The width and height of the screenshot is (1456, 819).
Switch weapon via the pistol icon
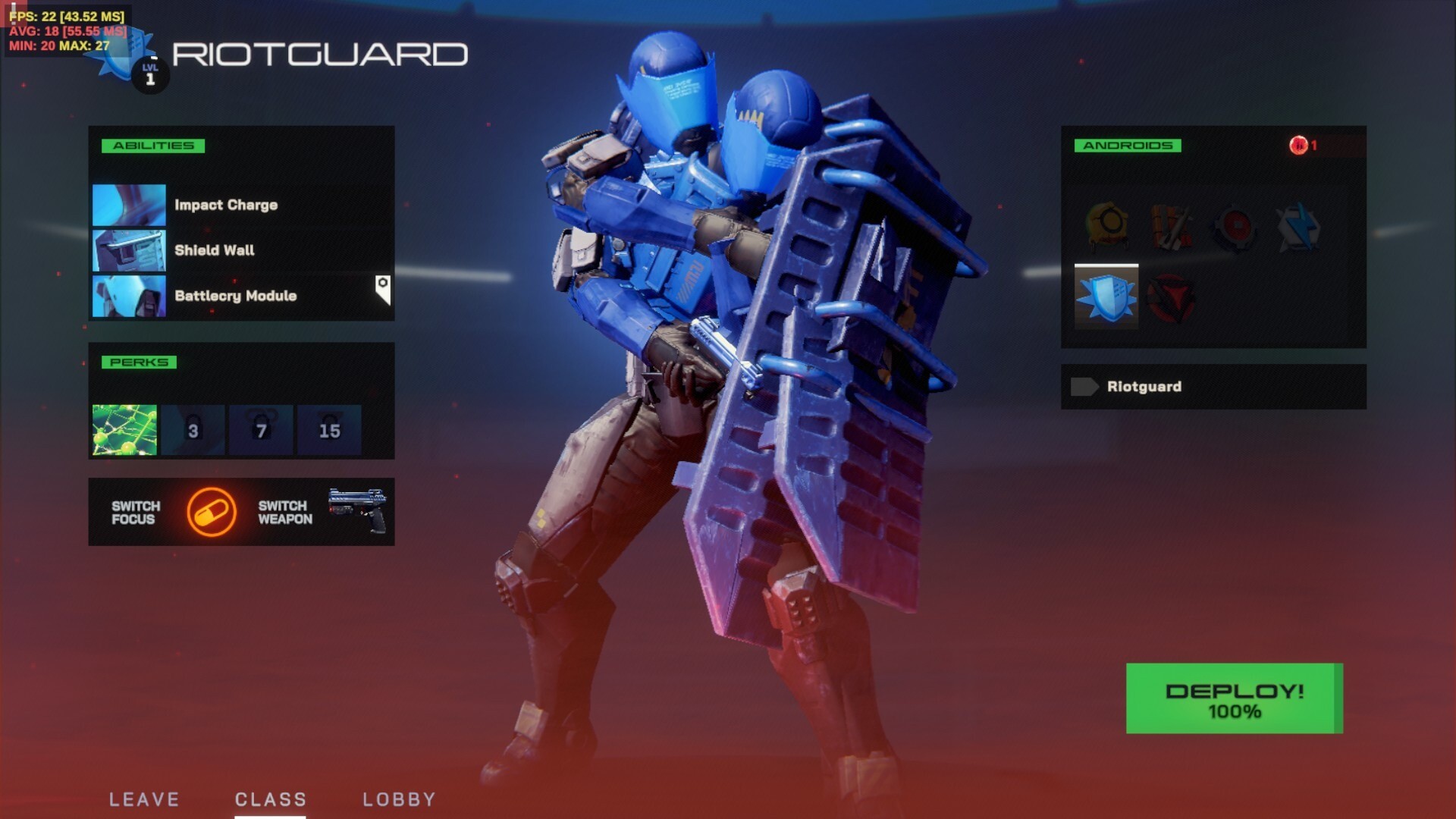[357, 510]
